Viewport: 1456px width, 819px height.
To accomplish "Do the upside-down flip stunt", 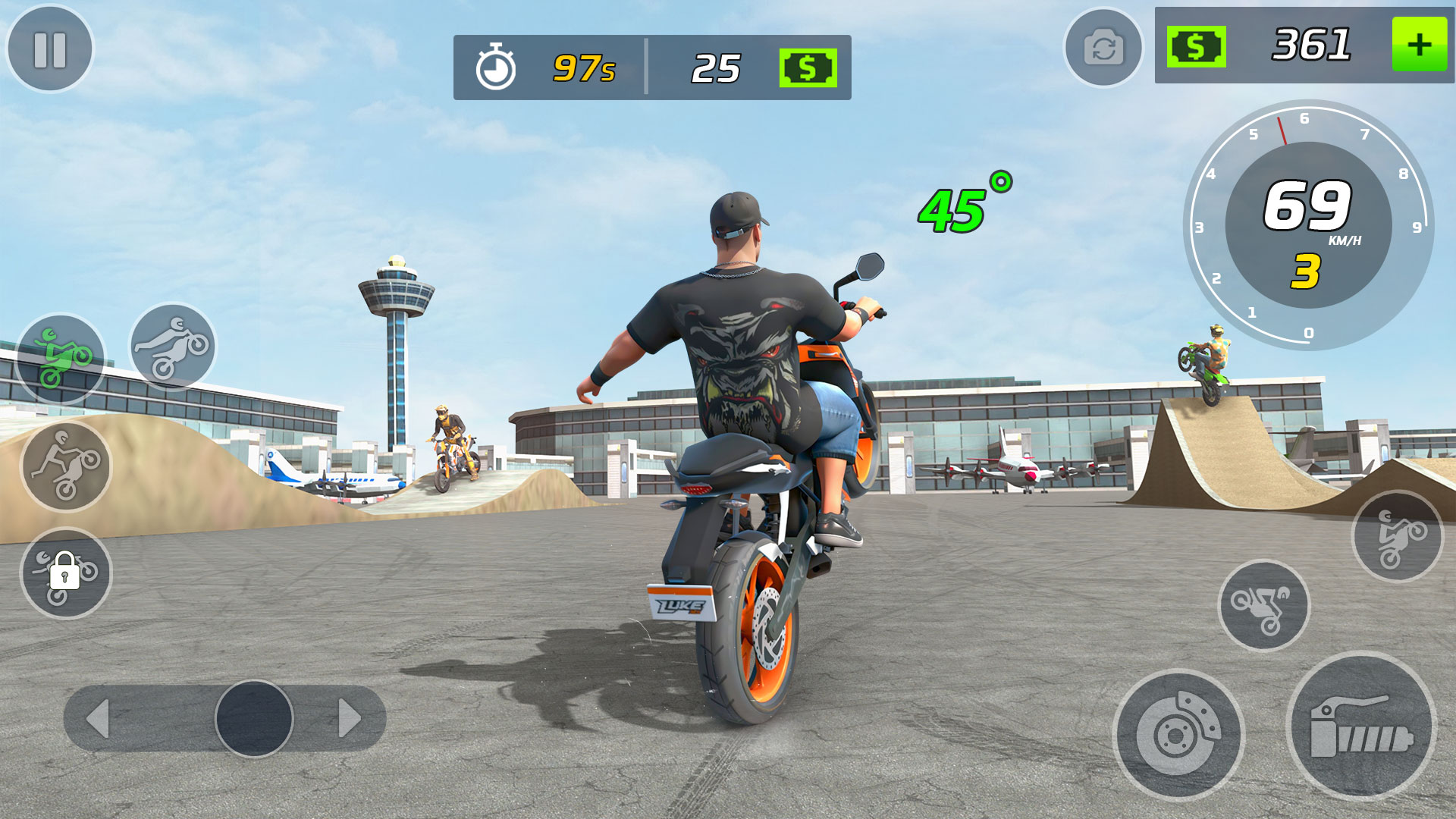I will point(1263,605).
